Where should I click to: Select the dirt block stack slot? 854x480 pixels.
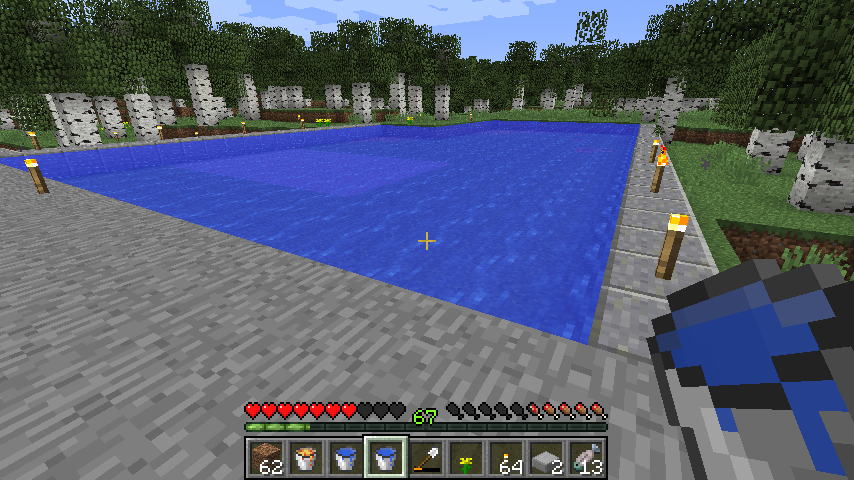tap(266, 460)
